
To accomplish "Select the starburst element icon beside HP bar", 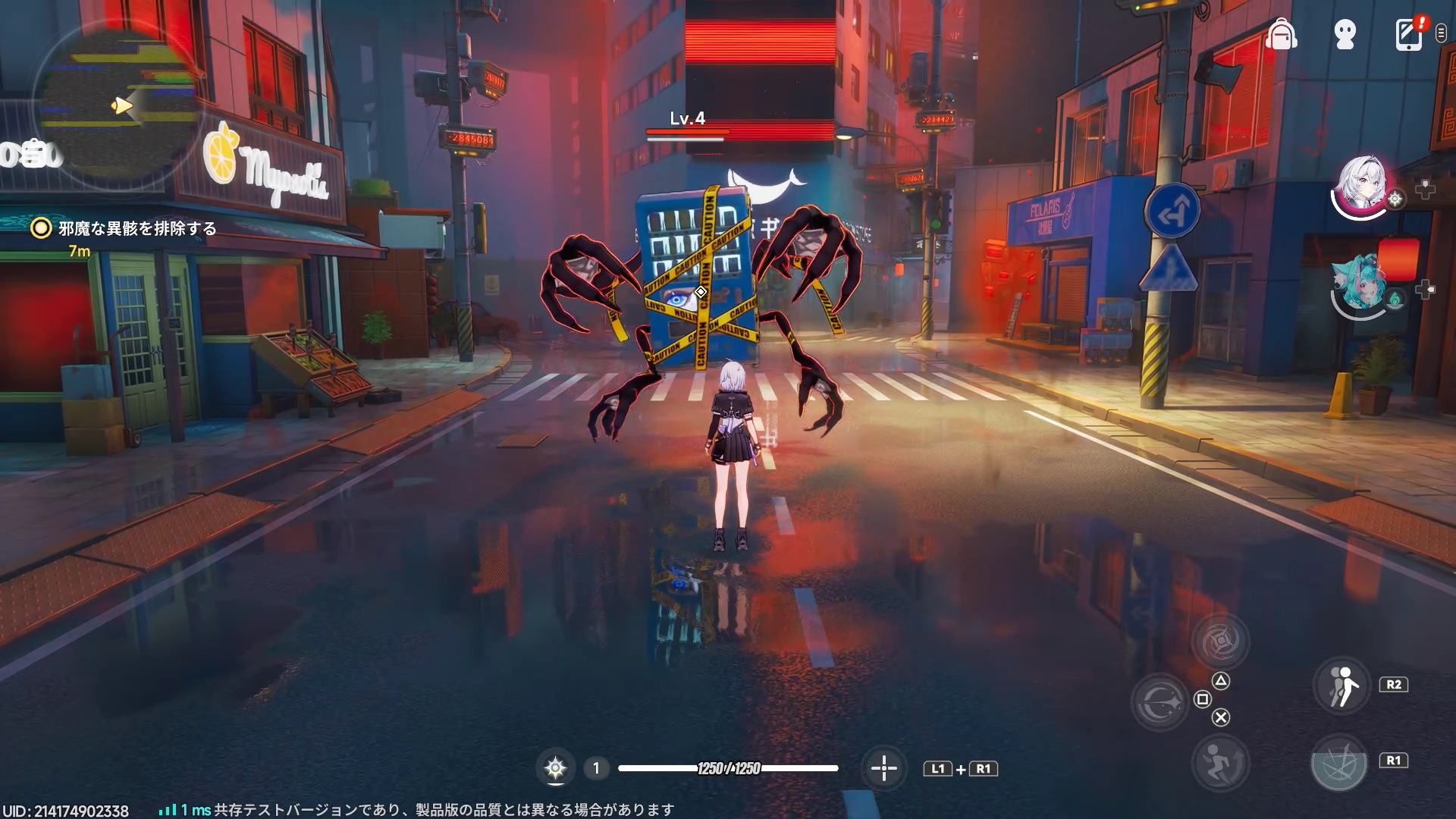I will pos(555,768).
